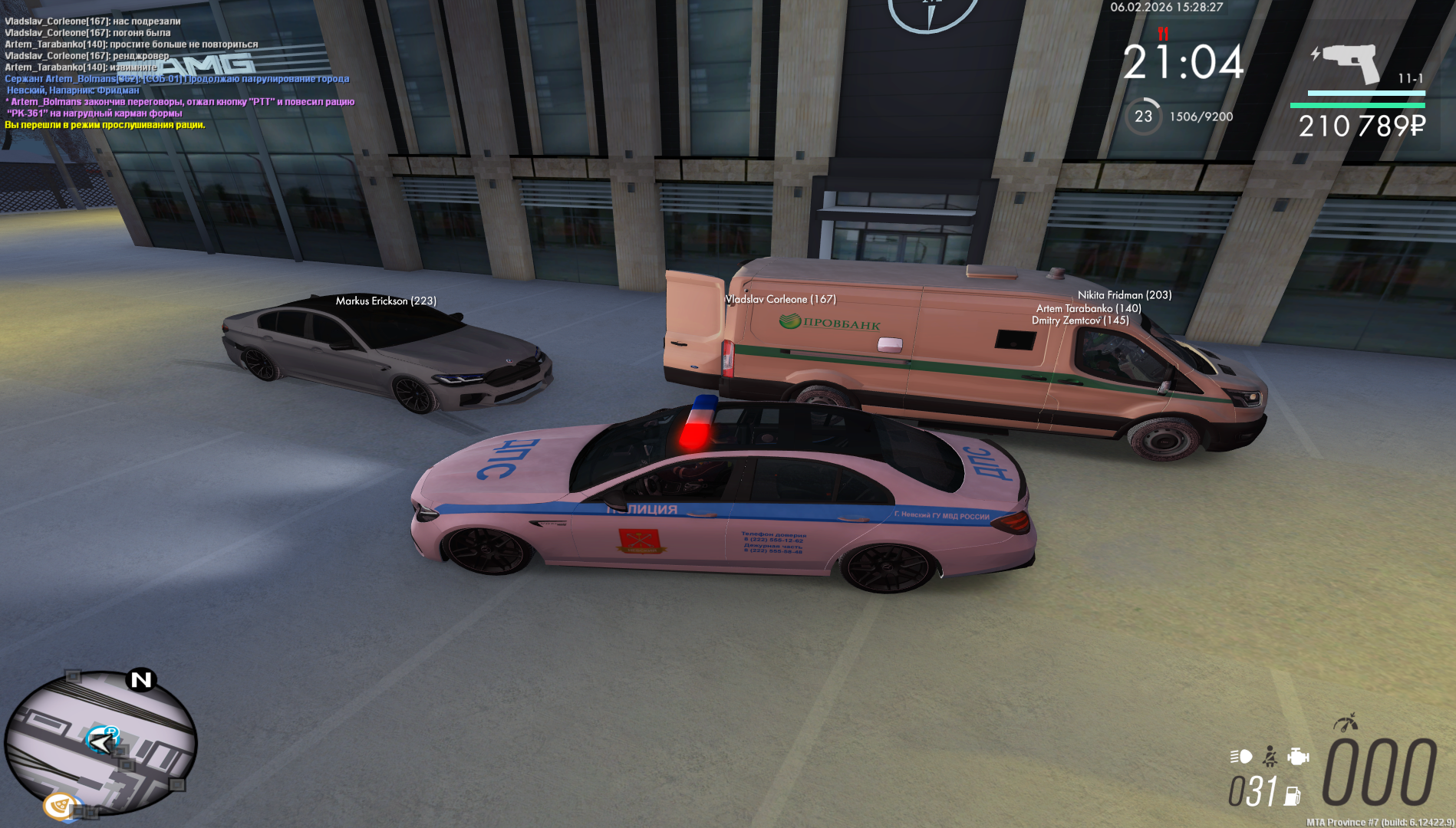Click the red fork and knife hunger icon
1456x828 pixels.
coord(1163,34)
